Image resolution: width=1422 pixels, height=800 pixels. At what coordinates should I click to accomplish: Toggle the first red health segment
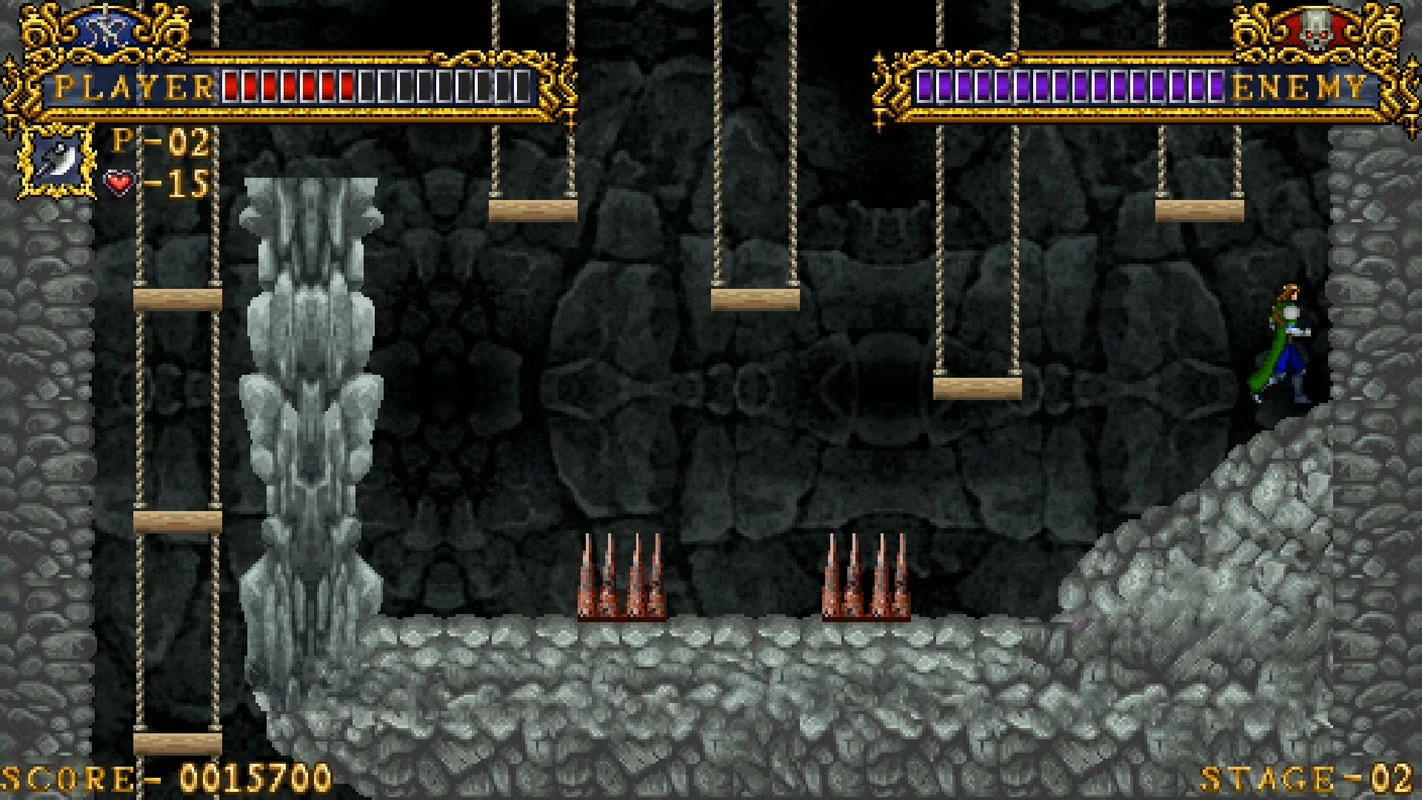point(233,87)
